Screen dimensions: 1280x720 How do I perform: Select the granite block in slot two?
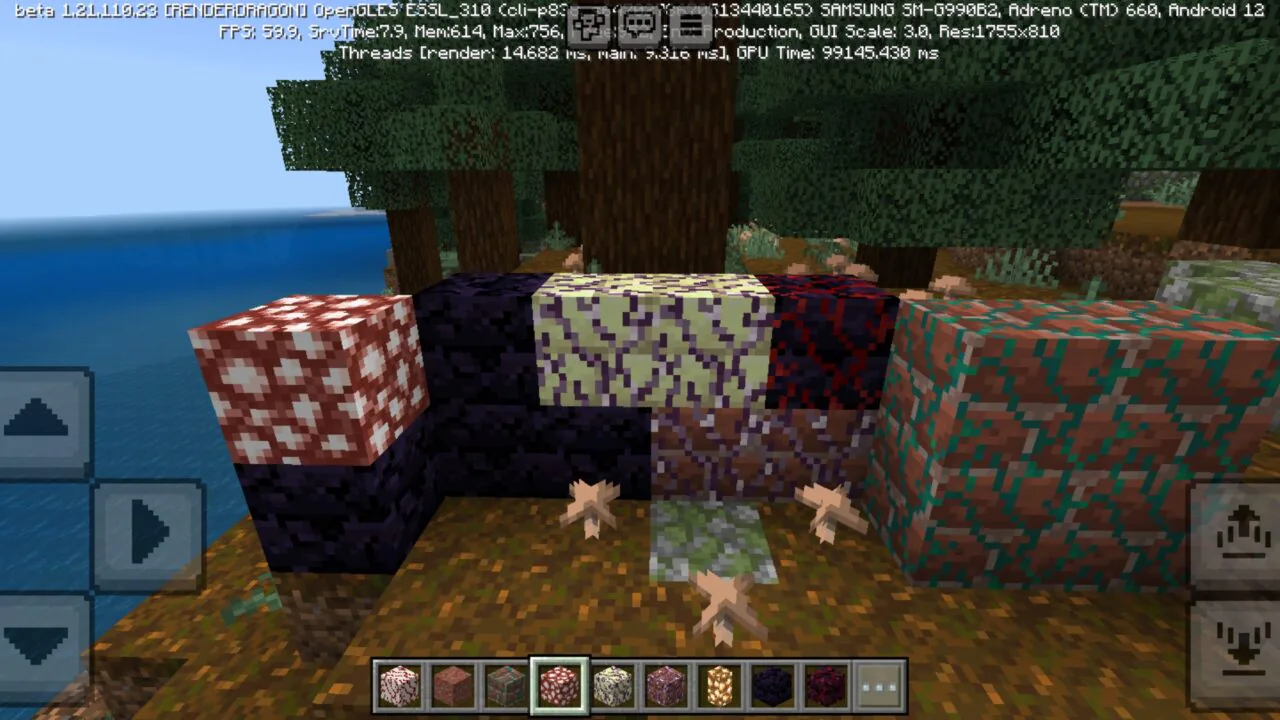click(x=452, y=686)
